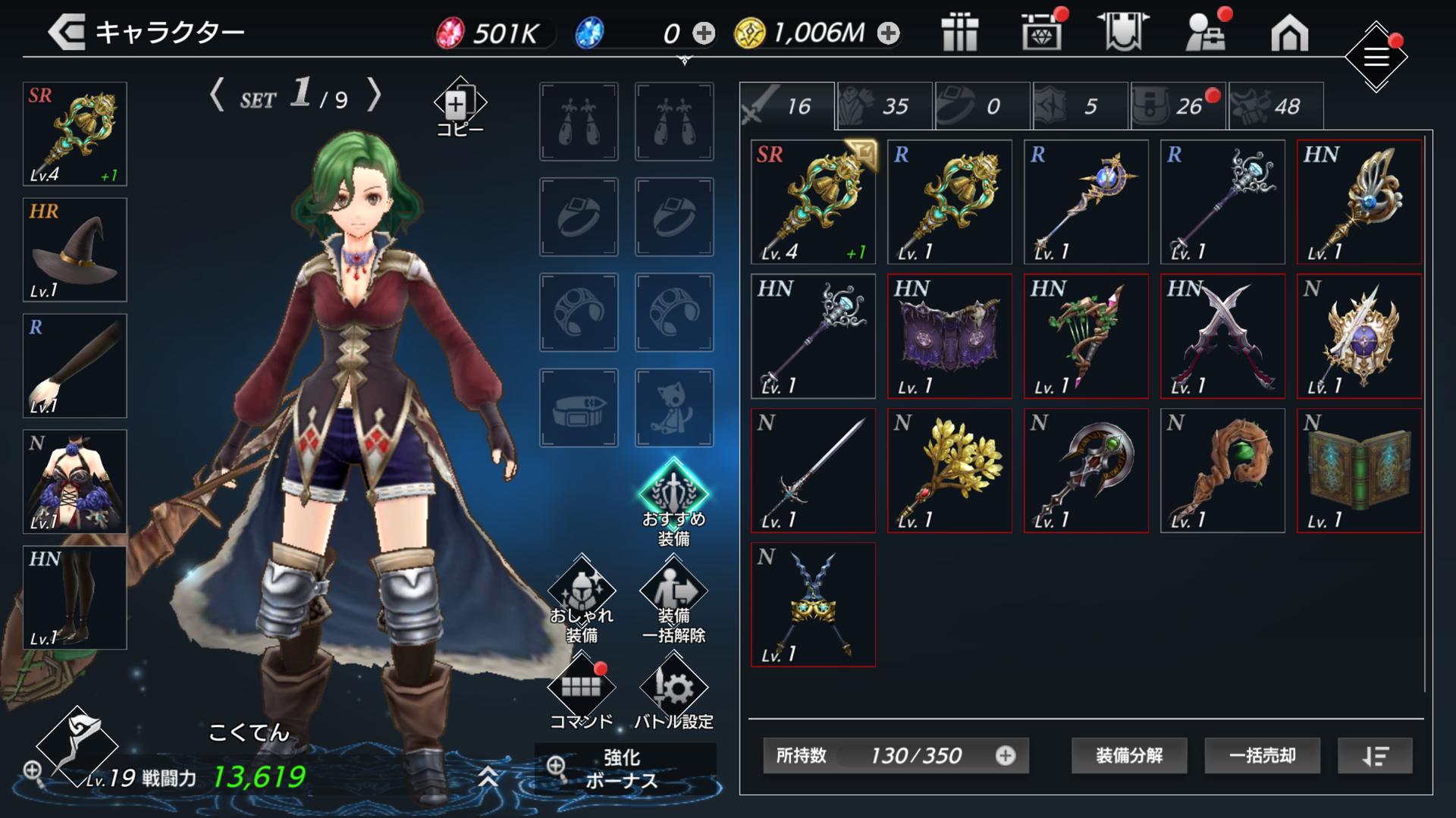
Task: Select the green spellbook in inventory
Action: coord(1359,471)
